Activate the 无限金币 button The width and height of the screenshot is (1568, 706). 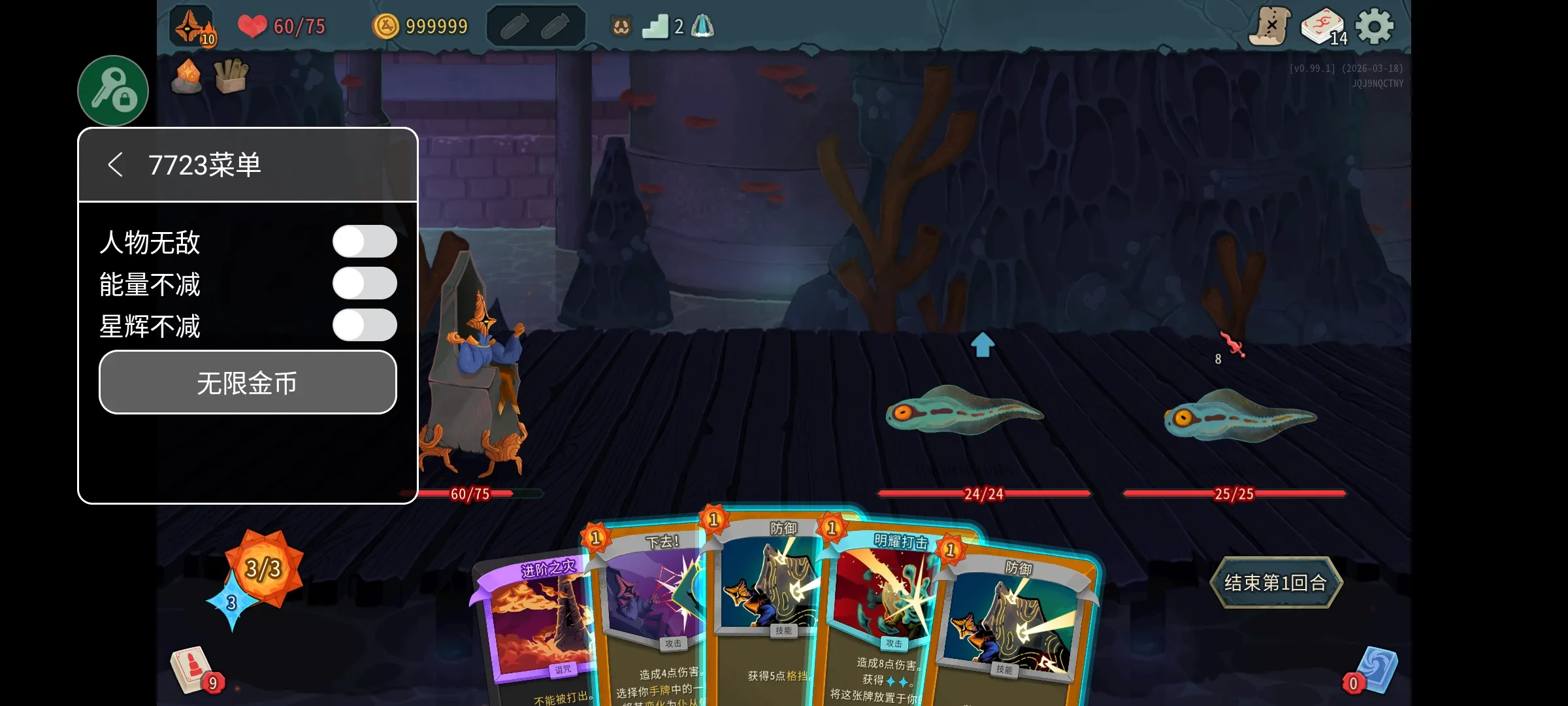(248, 382)
